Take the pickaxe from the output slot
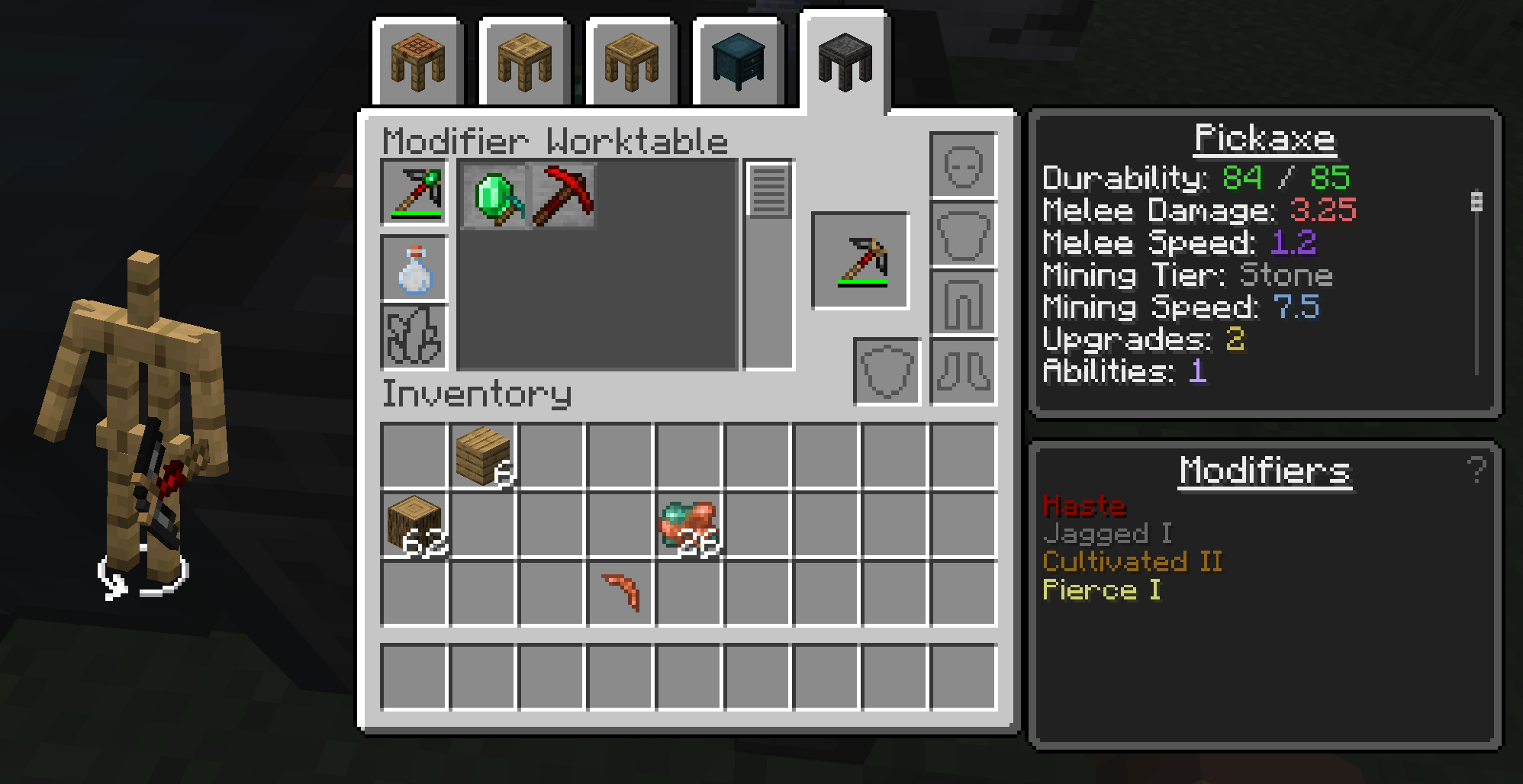Screen dimensions: 1523x784 pyautogui.click(x=861, y=262)
